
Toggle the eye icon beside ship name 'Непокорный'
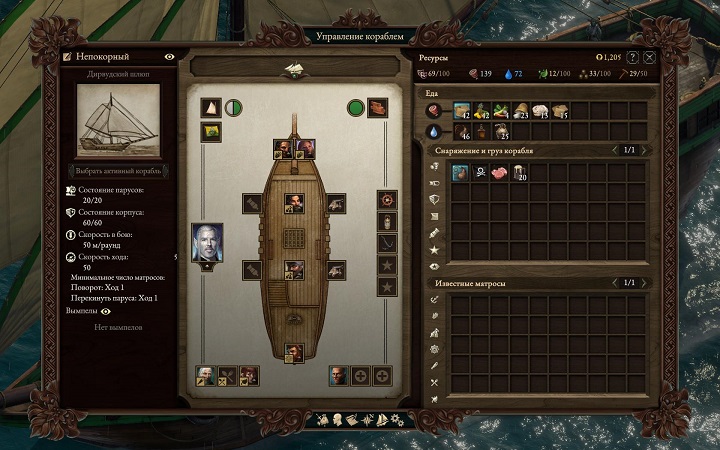click(169, 57)
